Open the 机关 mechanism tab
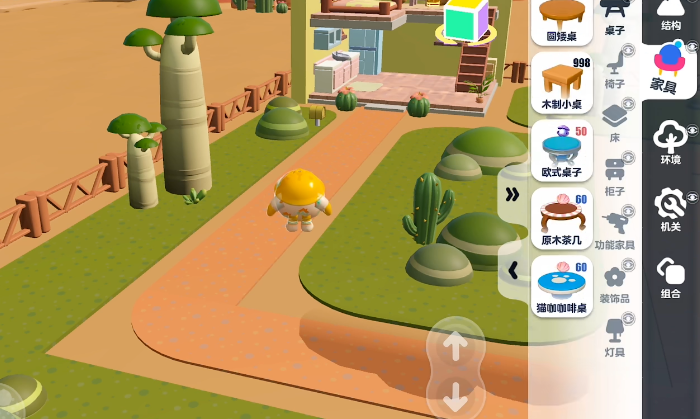Viewport: 700px width, 419px height. click(670, 211)
